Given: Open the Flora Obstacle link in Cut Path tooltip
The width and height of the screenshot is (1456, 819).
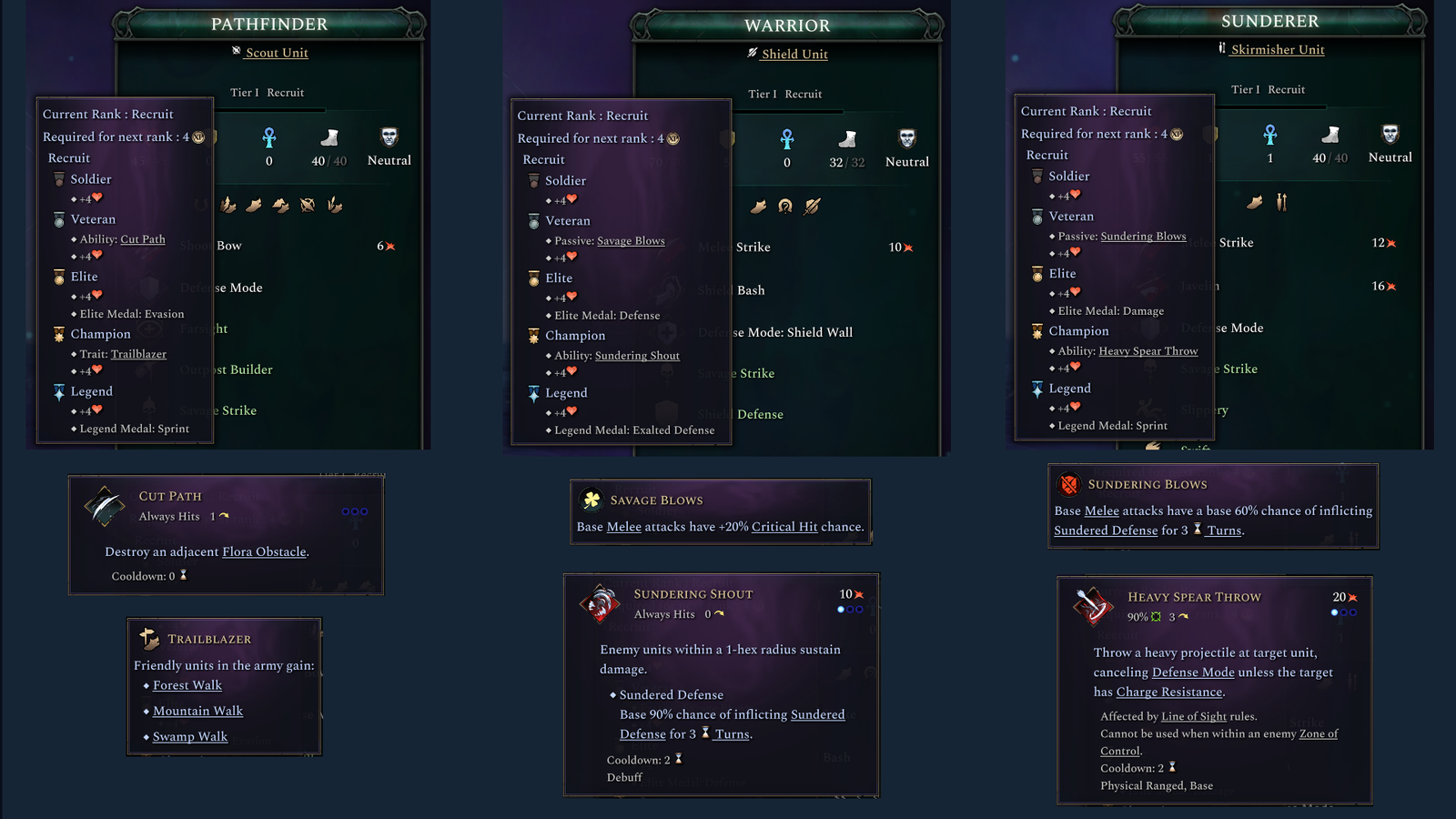Looking at the screenshot, I should tap(263, 551).
